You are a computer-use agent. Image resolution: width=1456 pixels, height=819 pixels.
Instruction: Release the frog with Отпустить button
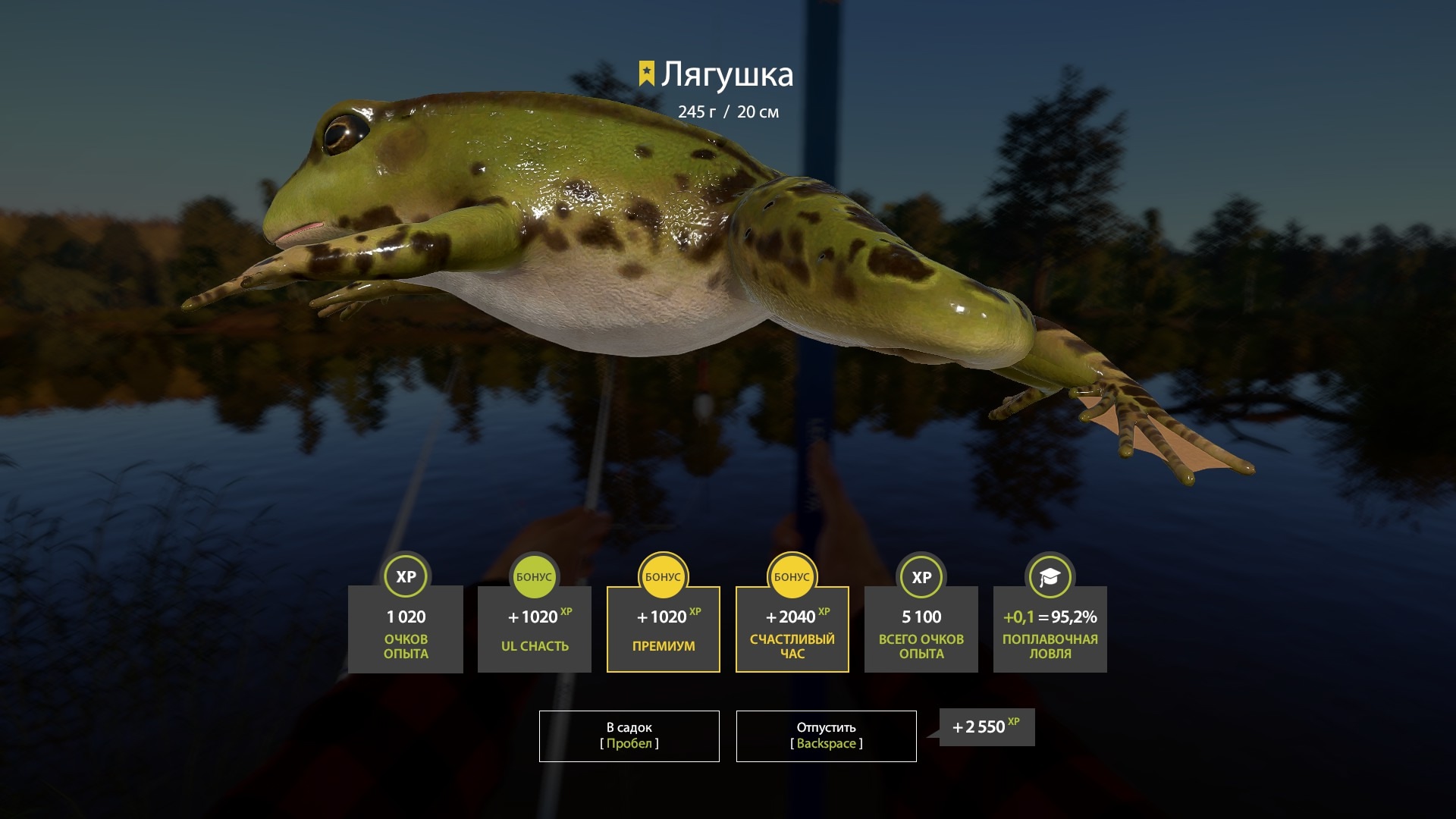pyautogui.click(x=826, y=736)
